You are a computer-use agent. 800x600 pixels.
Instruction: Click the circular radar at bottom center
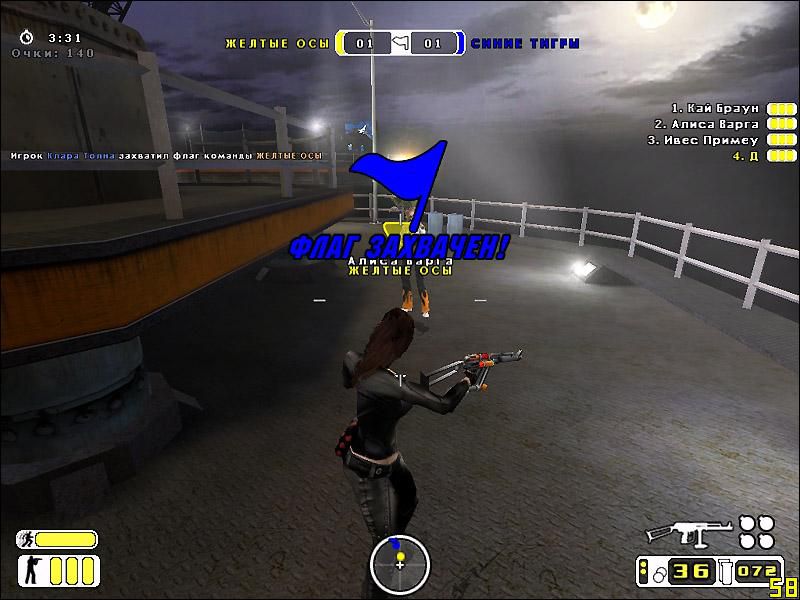399,563
